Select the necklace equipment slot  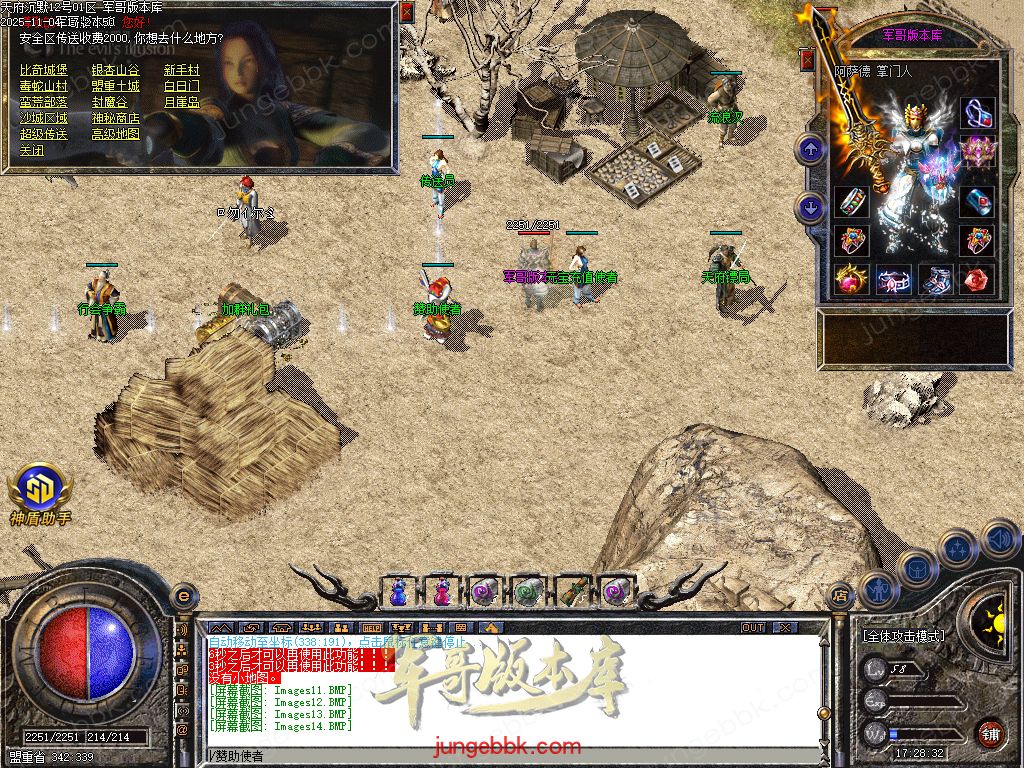click(x=977, y=112)
